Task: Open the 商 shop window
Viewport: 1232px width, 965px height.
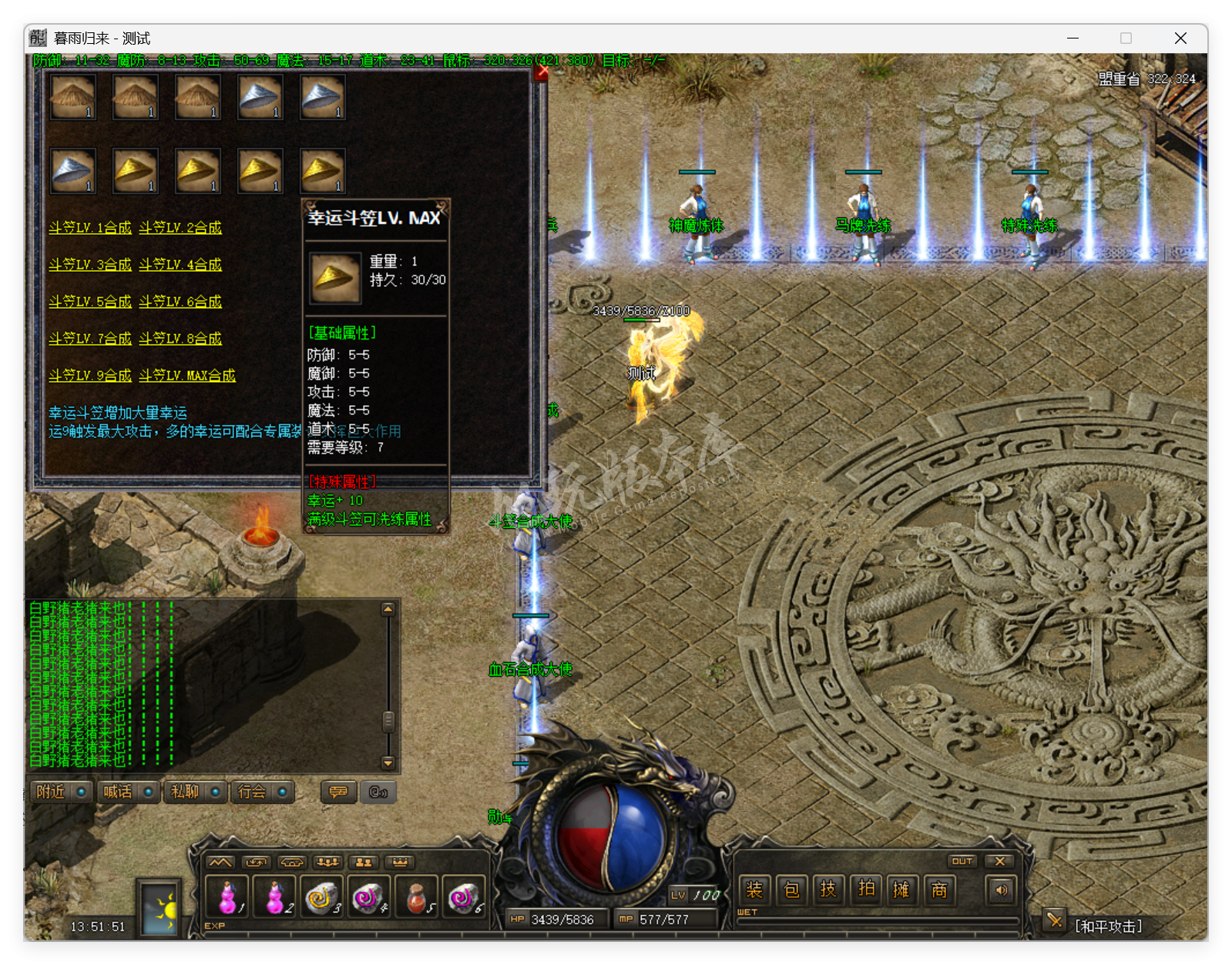Action: [x=940, y=890]
